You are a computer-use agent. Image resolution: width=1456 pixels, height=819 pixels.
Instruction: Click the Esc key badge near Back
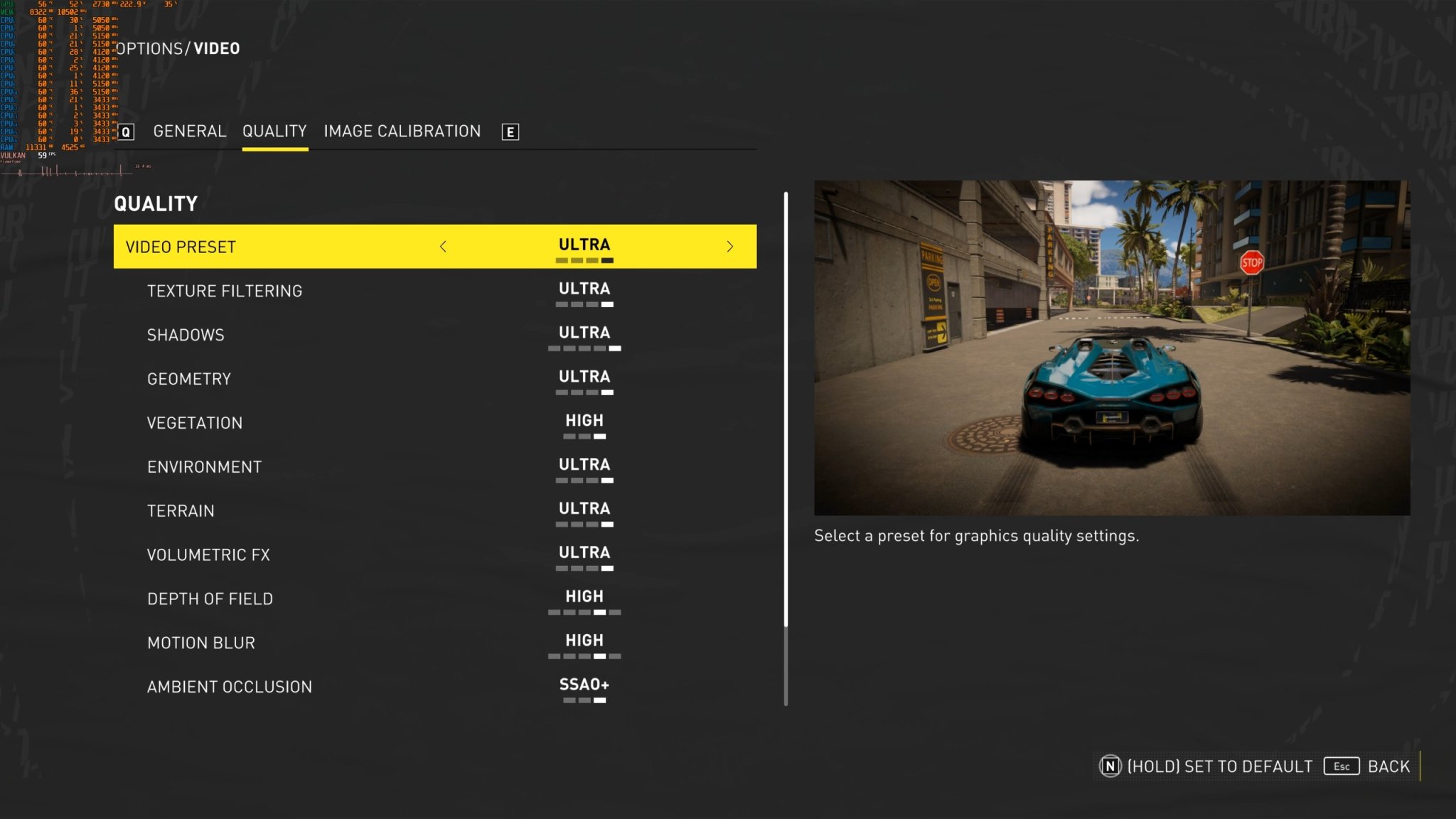(x=1341, y=766)
